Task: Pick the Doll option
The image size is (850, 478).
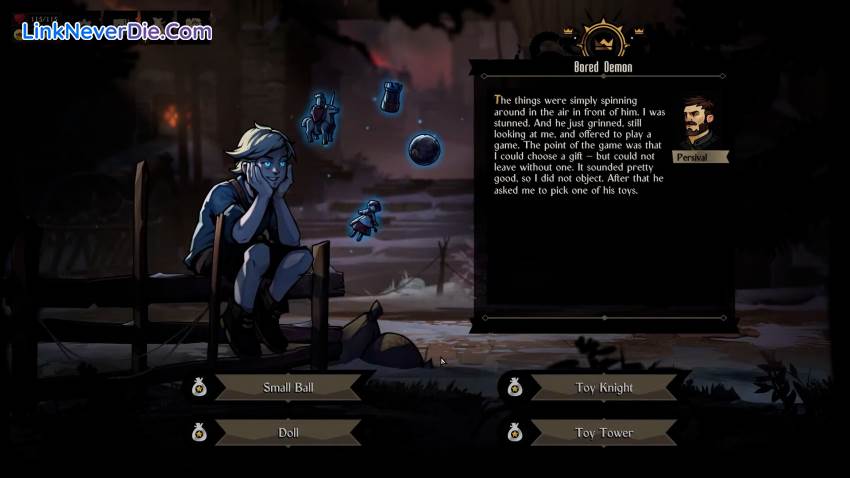Action: tap(288, 433)
